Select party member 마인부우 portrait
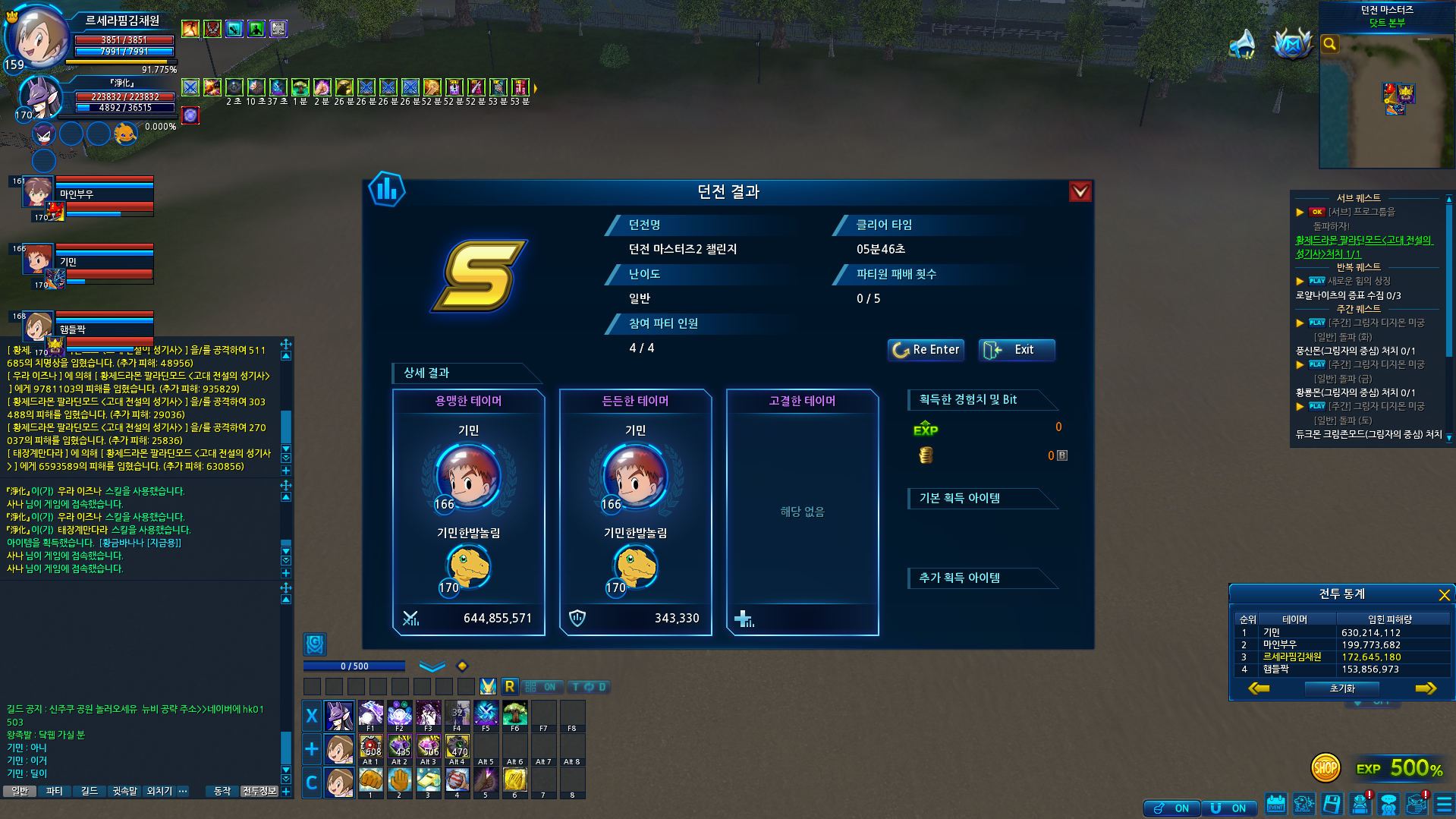This screenshot has height=819, width=1456. click(x=37, y=193)
